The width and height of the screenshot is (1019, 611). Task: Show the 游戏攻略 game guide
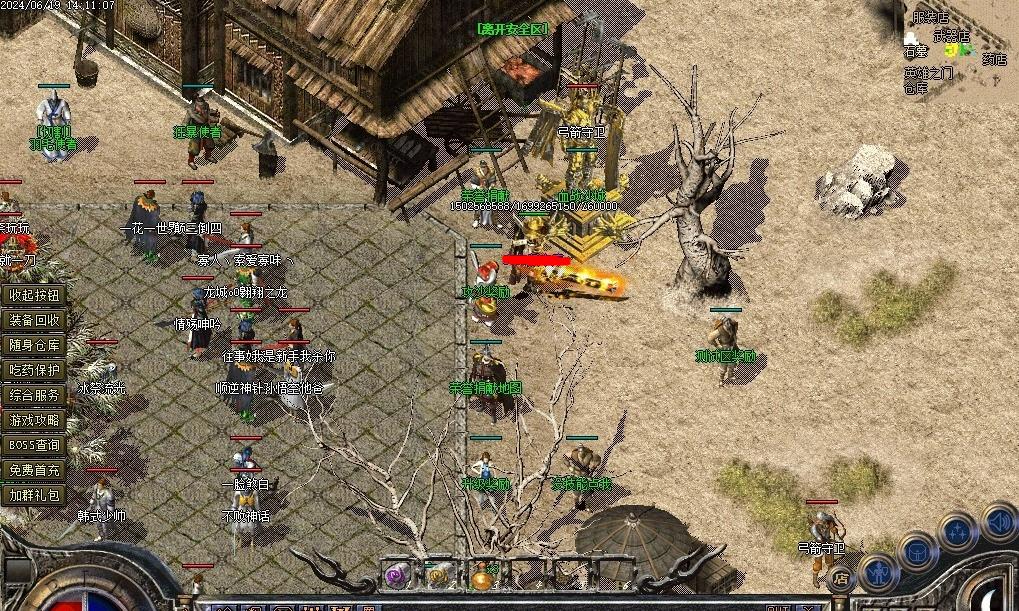(35, 420)
